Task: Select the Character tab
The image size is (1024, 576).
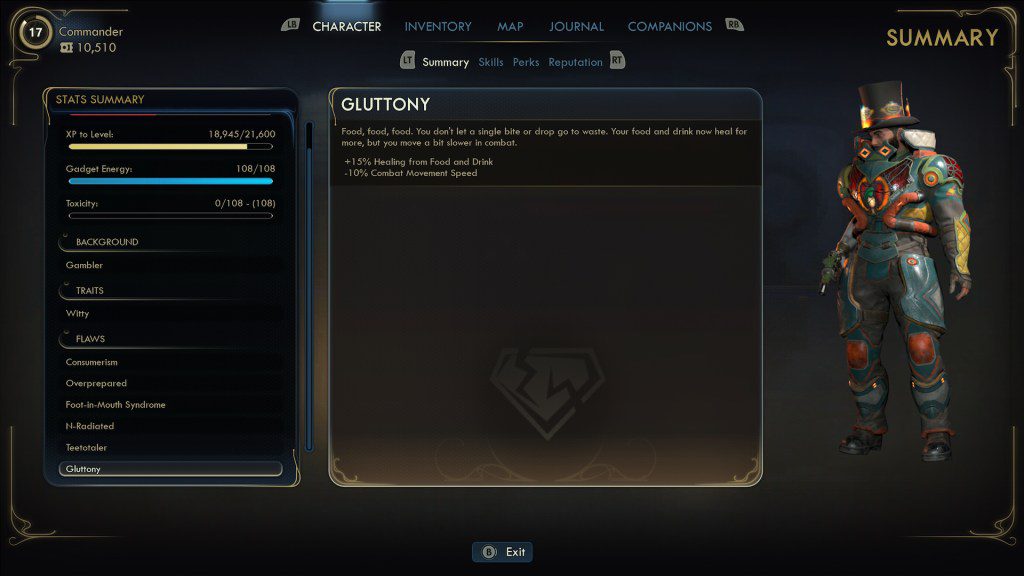Action: pos(346,27)
